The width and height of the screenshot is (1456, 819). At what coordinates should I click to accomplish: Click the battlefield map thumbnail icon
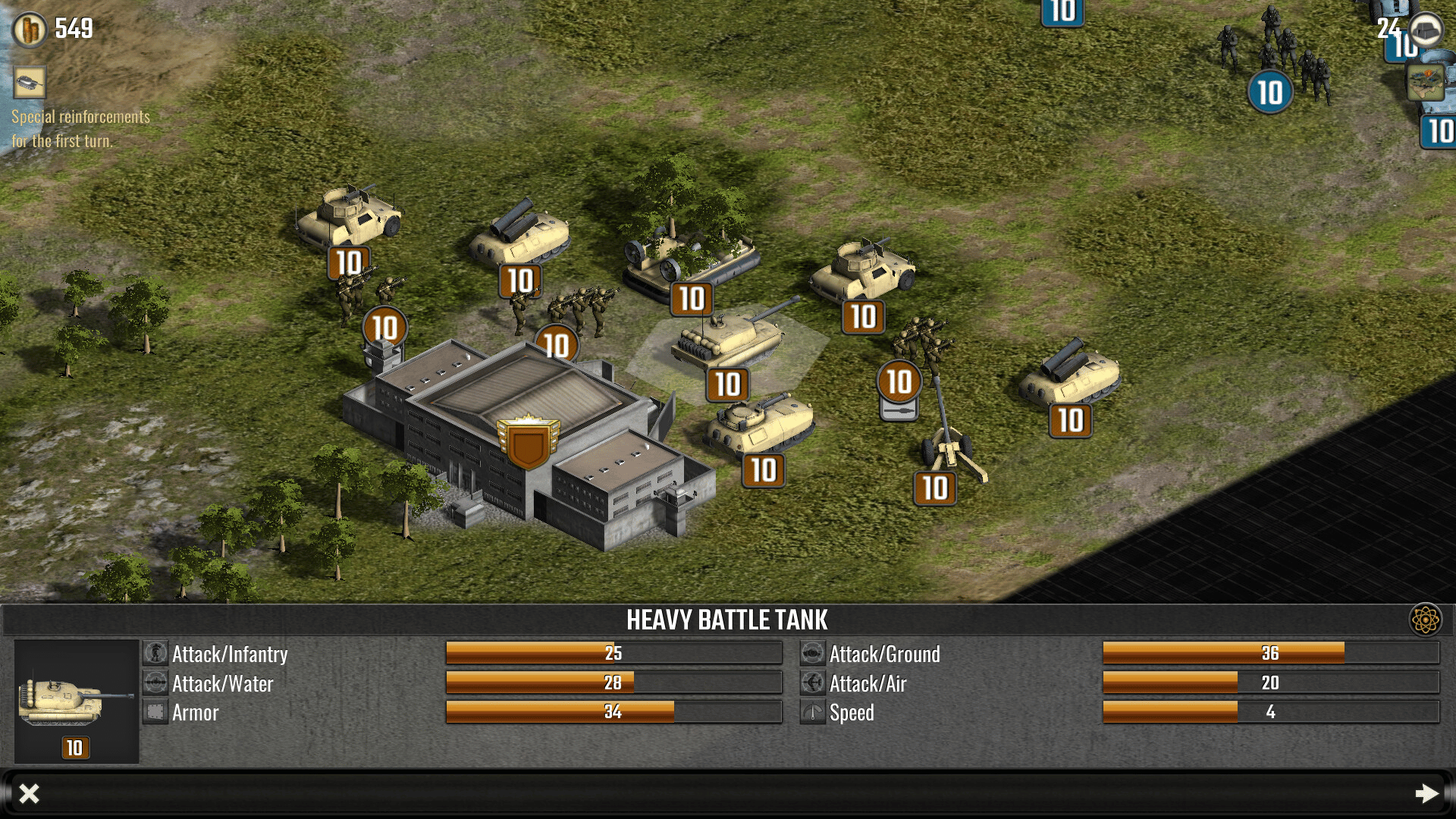point(1425,82)
